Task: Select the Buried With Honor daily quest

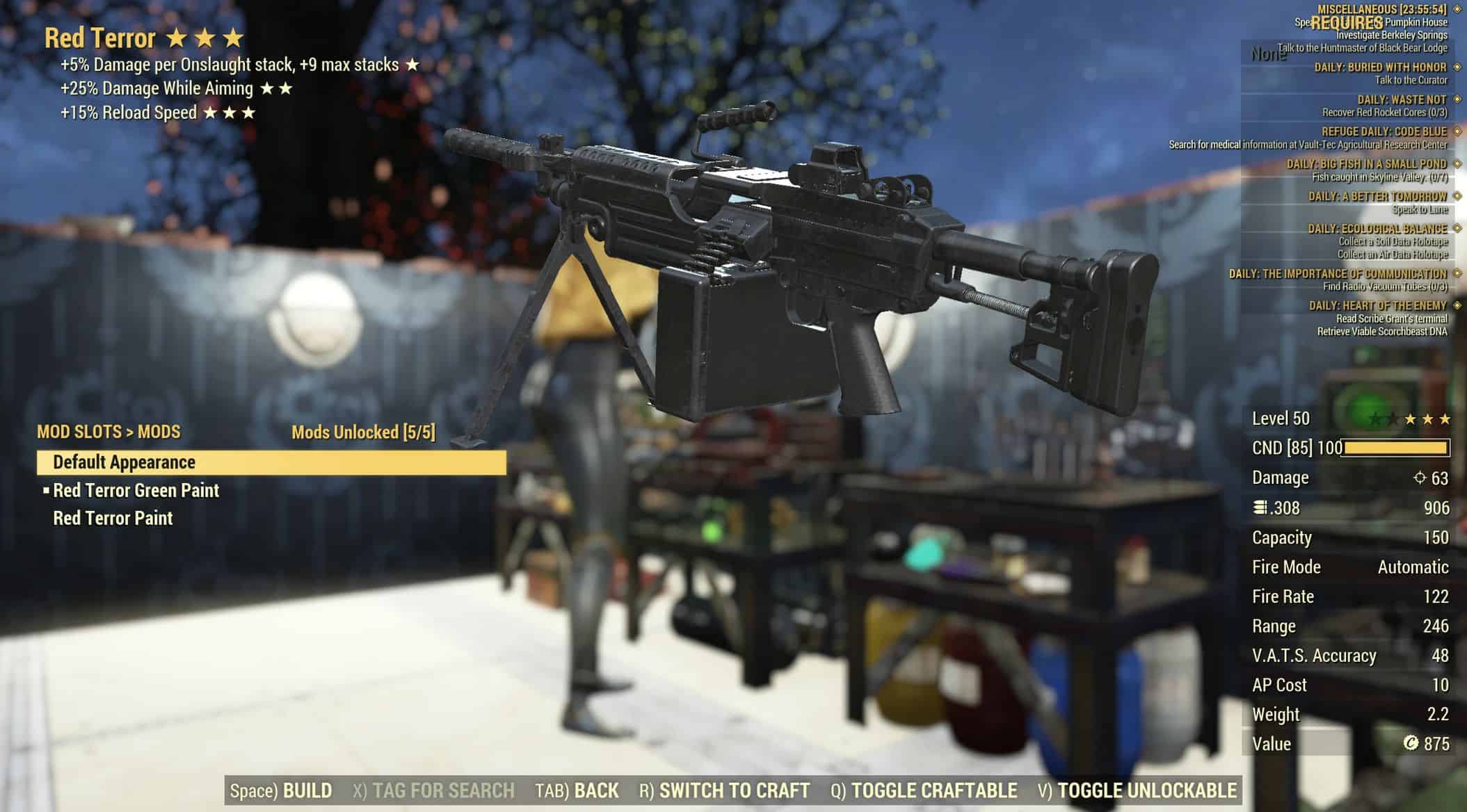Action: 1380,67
